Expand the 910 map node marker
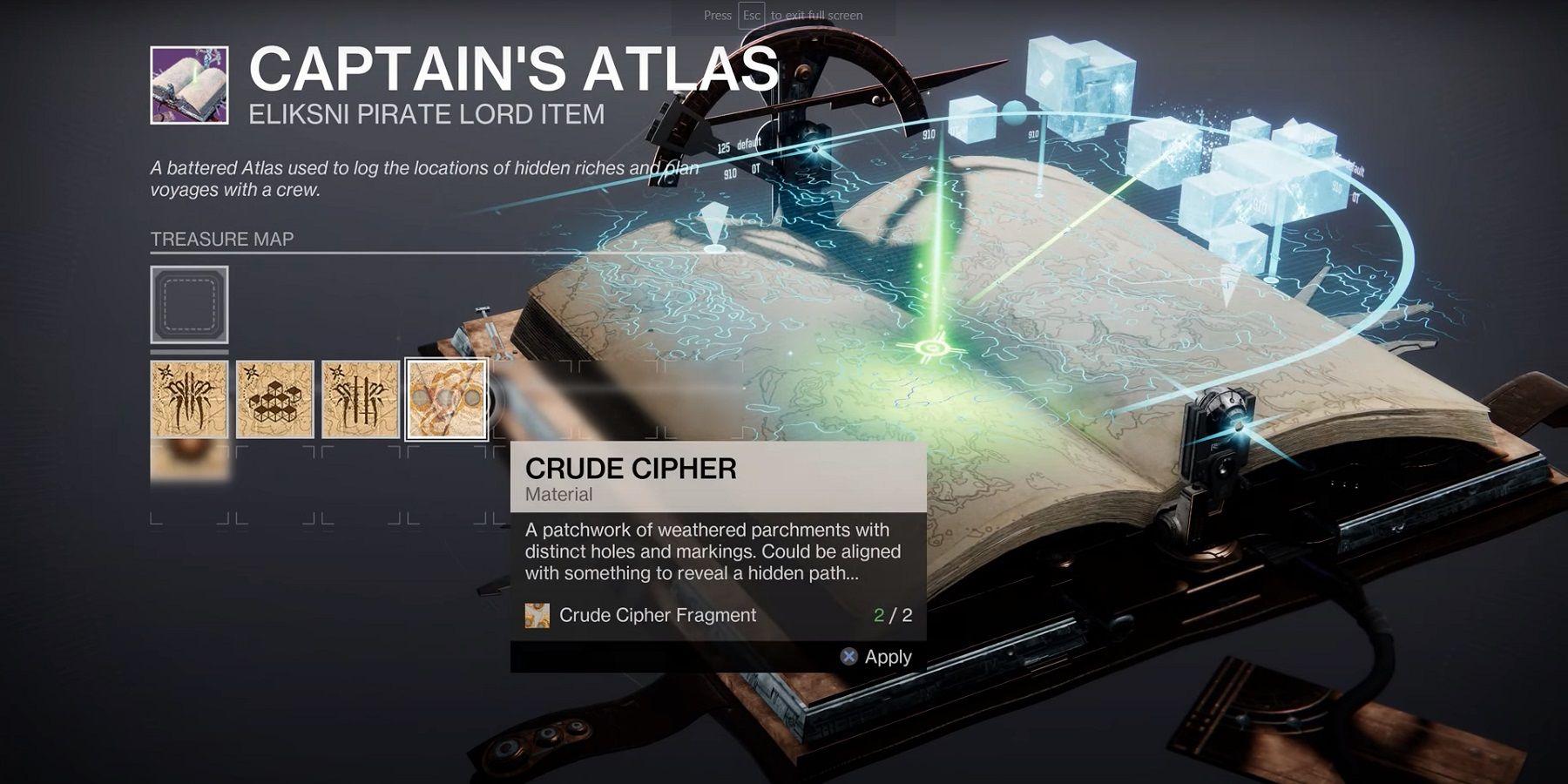 click(x=929, y=134)
